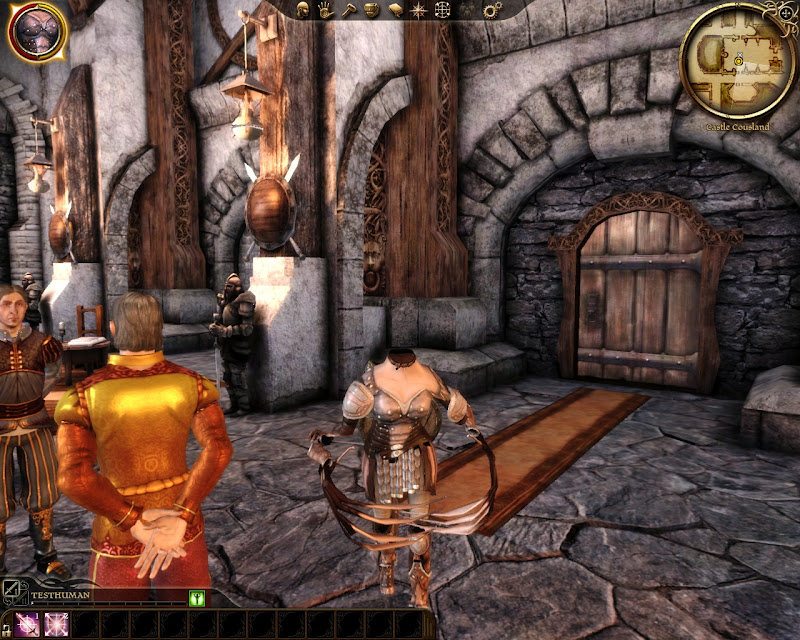Select the globe-with-arrows icon in the top menu
The width and height of the screenshot is (800, 640).
[441, 10]
